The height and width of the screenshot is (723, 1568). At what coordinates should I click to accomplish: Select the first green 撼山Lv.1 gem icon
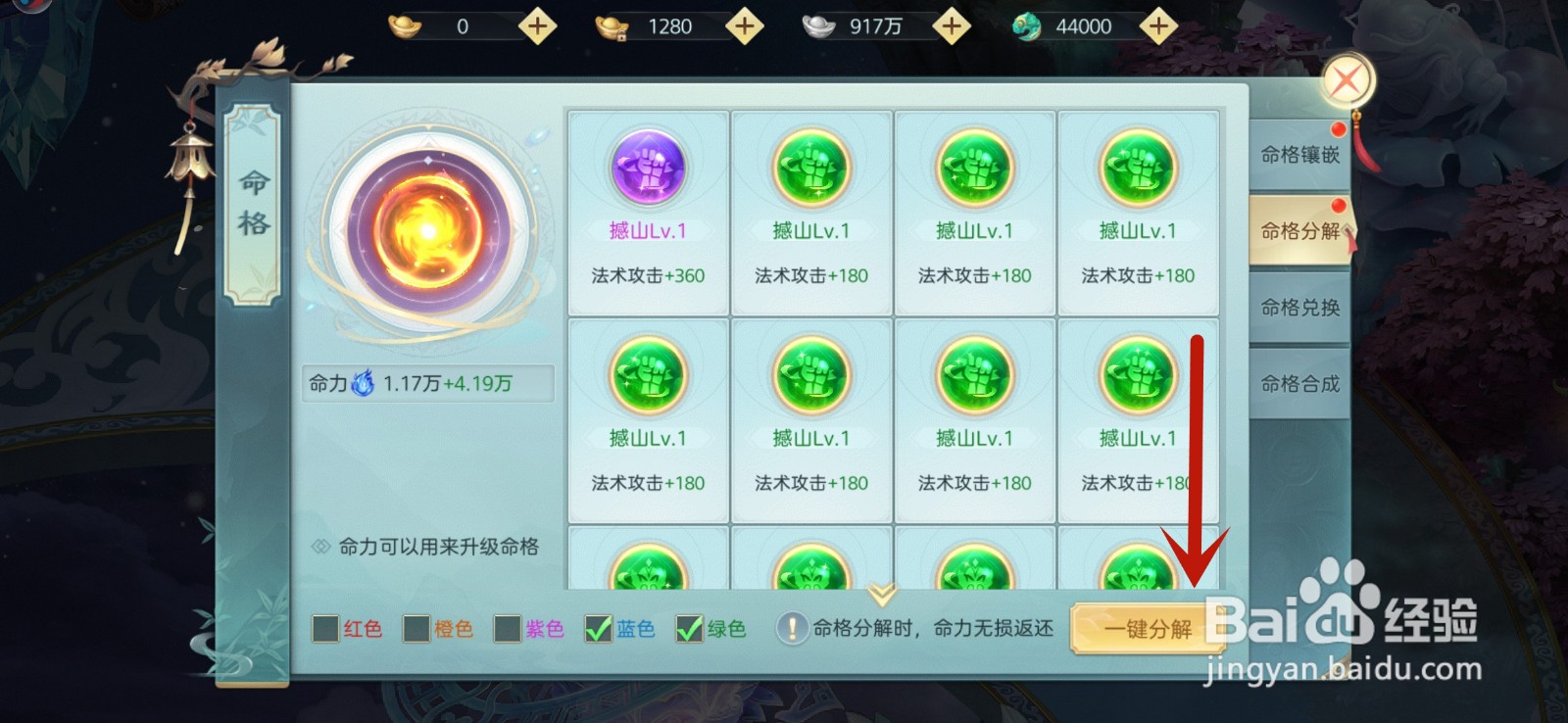click(x=811, y=169)
